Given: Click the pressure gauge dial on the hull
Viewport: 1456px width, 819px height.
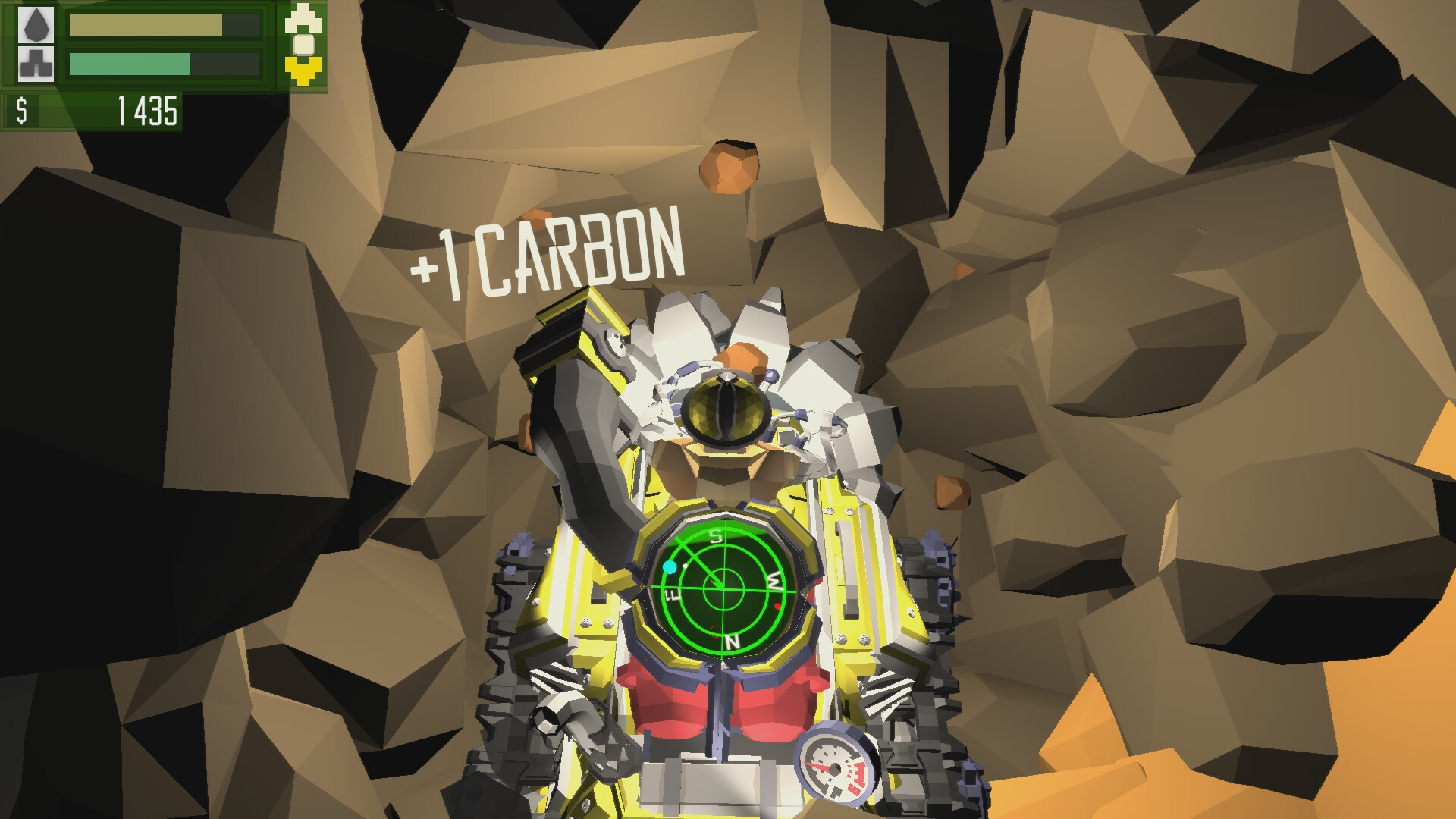Looking at the screenshot, I should (x=834, y=770).
